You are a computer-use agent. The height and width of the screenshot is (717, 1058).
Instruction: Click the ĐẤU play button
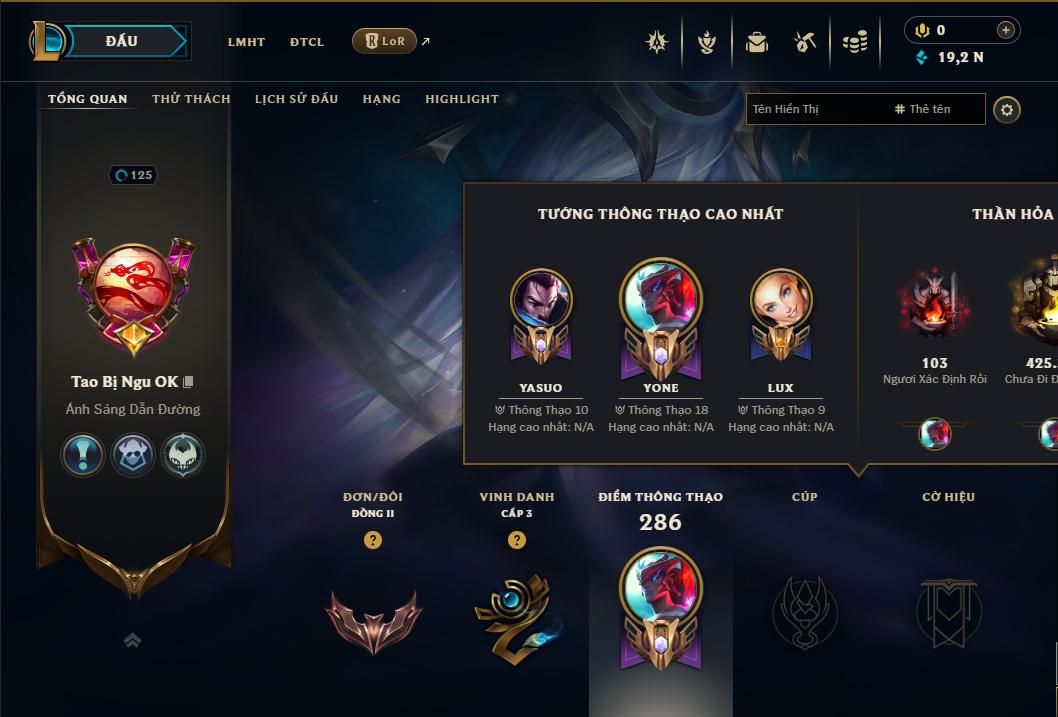pos(121,41)
